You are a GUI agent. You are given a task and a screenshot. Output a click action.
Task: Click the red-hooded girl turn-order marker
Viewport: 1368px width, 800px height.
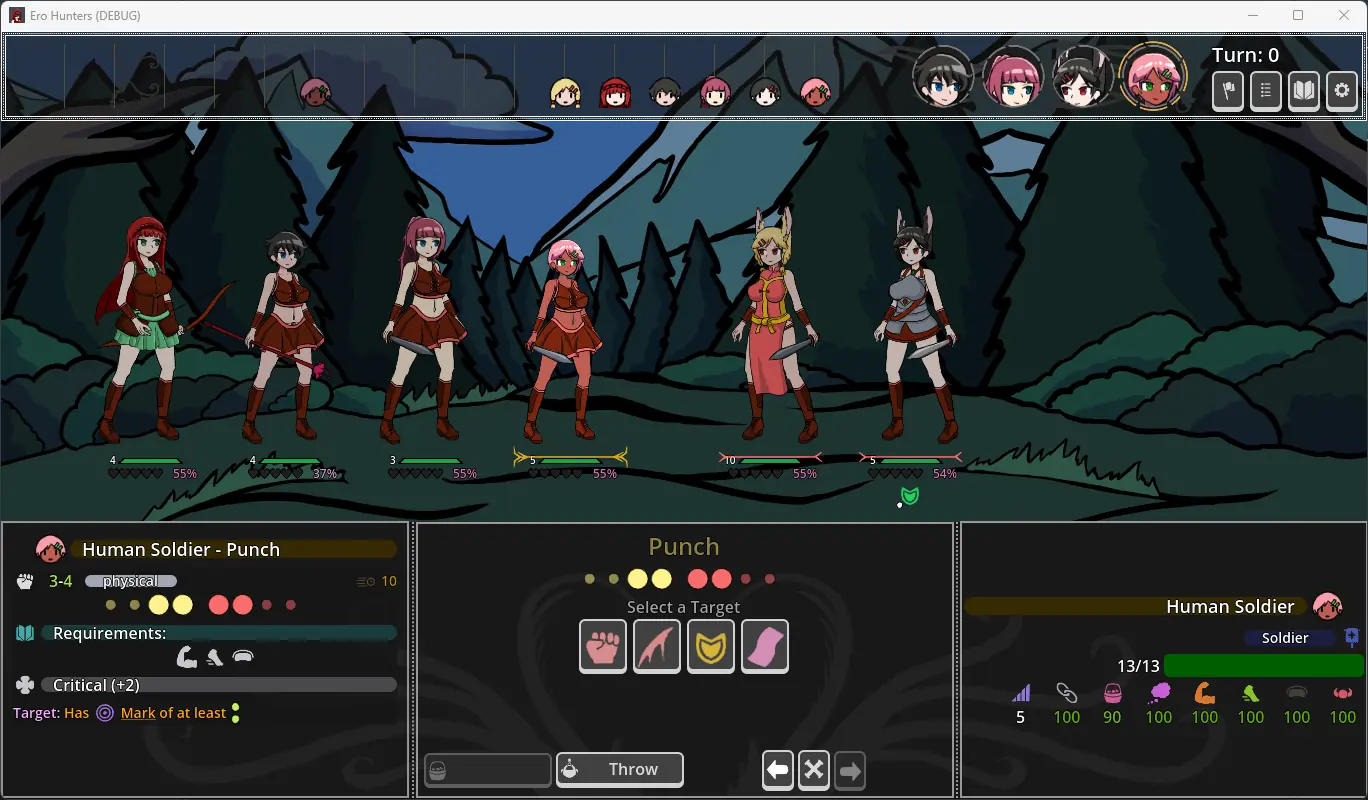615,93
